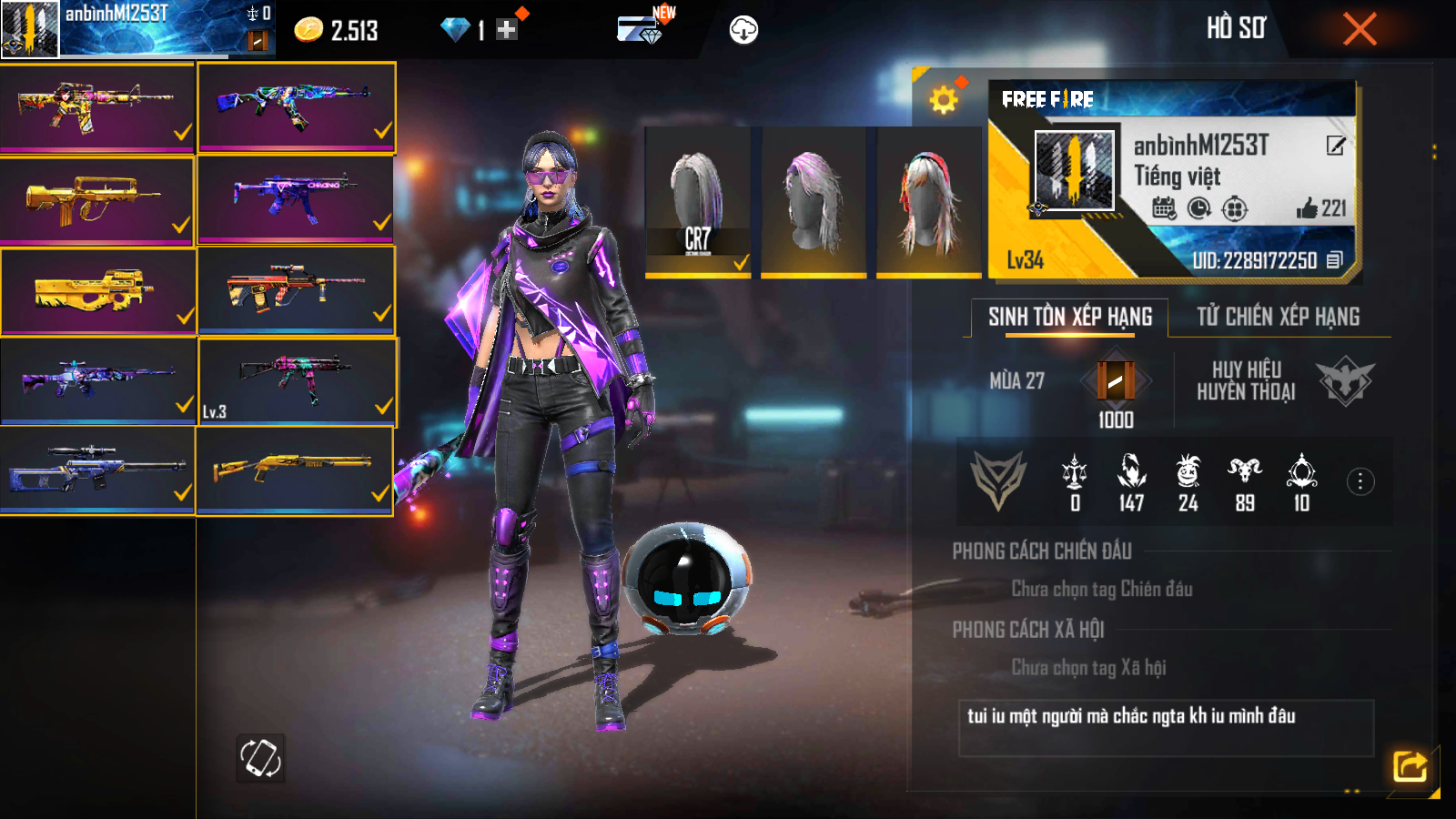Close the profile screen with the X
Image resolution: width=1456 pixels, height=819 pixels.
click(1360, 29)
